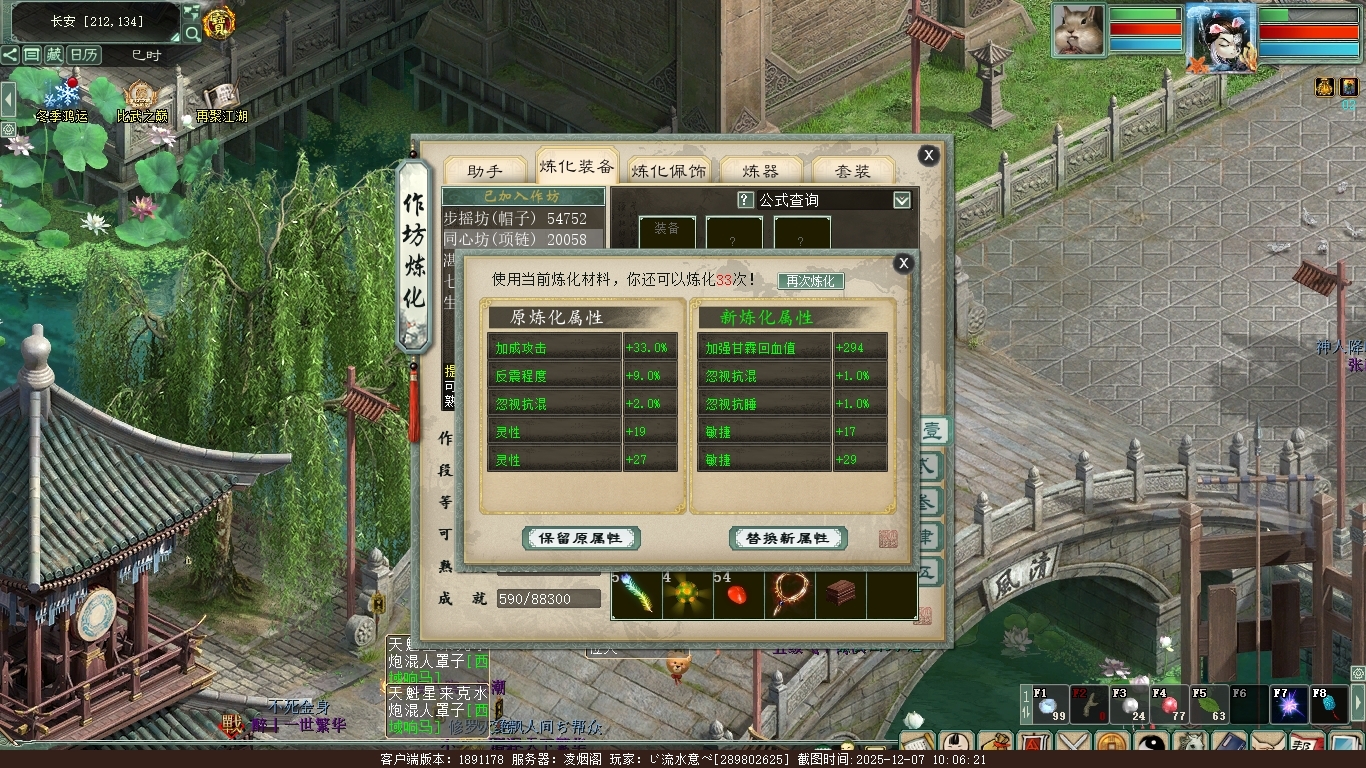Click the magnifier search button by minimap
1366x768 pixels.
tap(191, 34)
